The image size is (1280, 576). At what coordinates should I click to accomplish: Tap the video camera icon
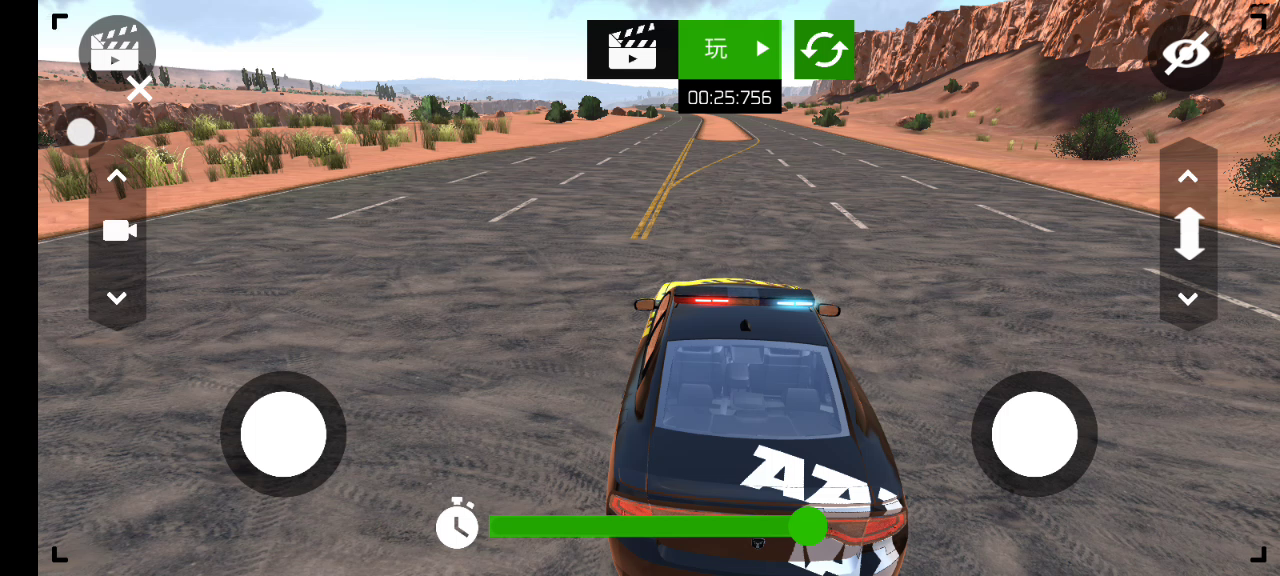pos(119,232)
